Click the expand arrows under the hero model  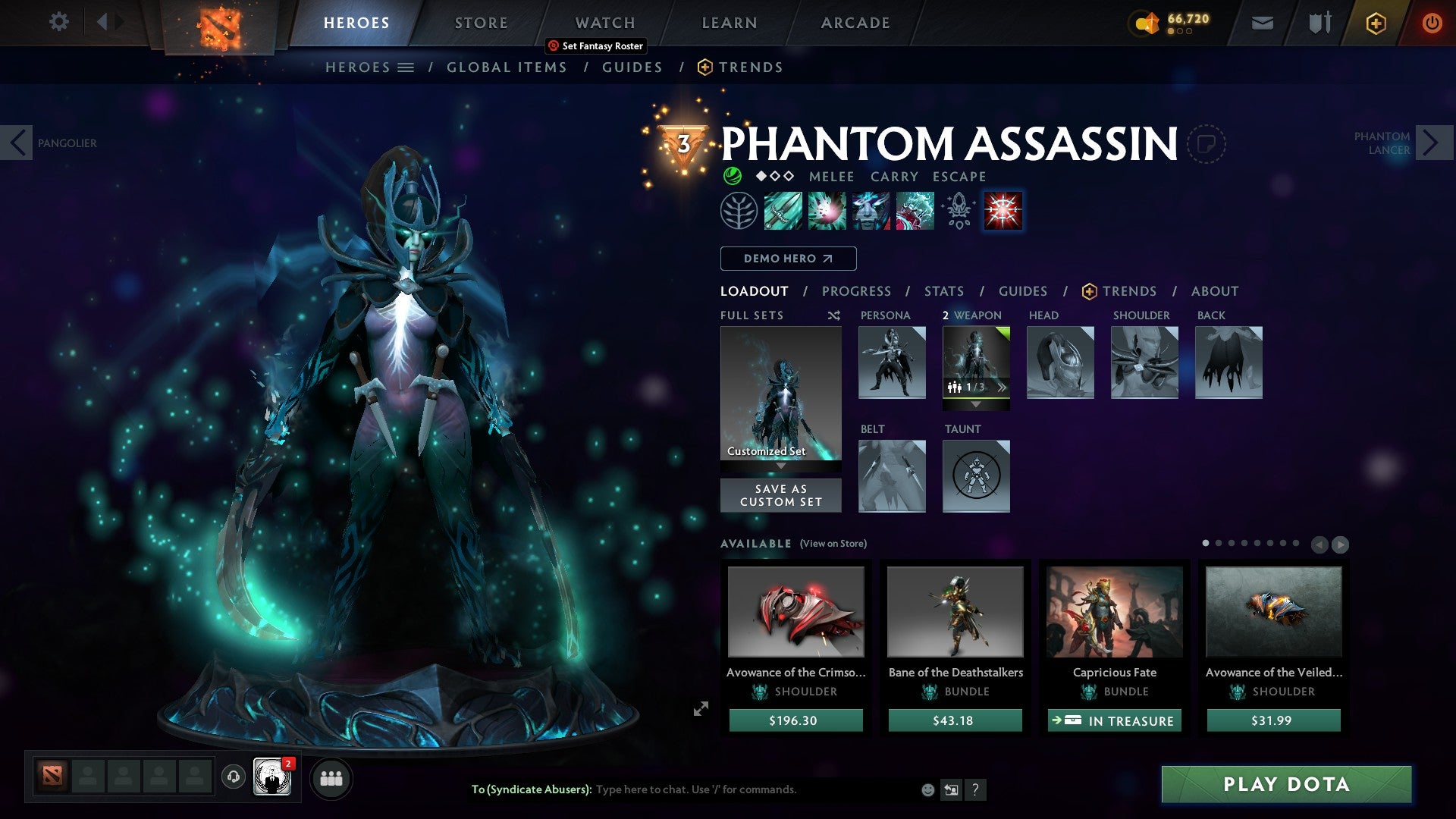[701, 708]
